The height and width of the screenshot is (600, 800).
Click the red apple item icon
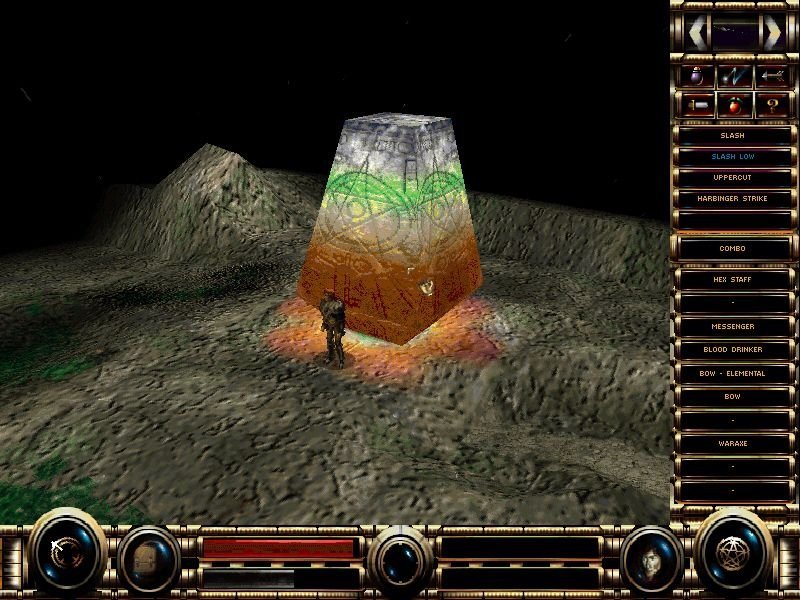click(734, 104)
